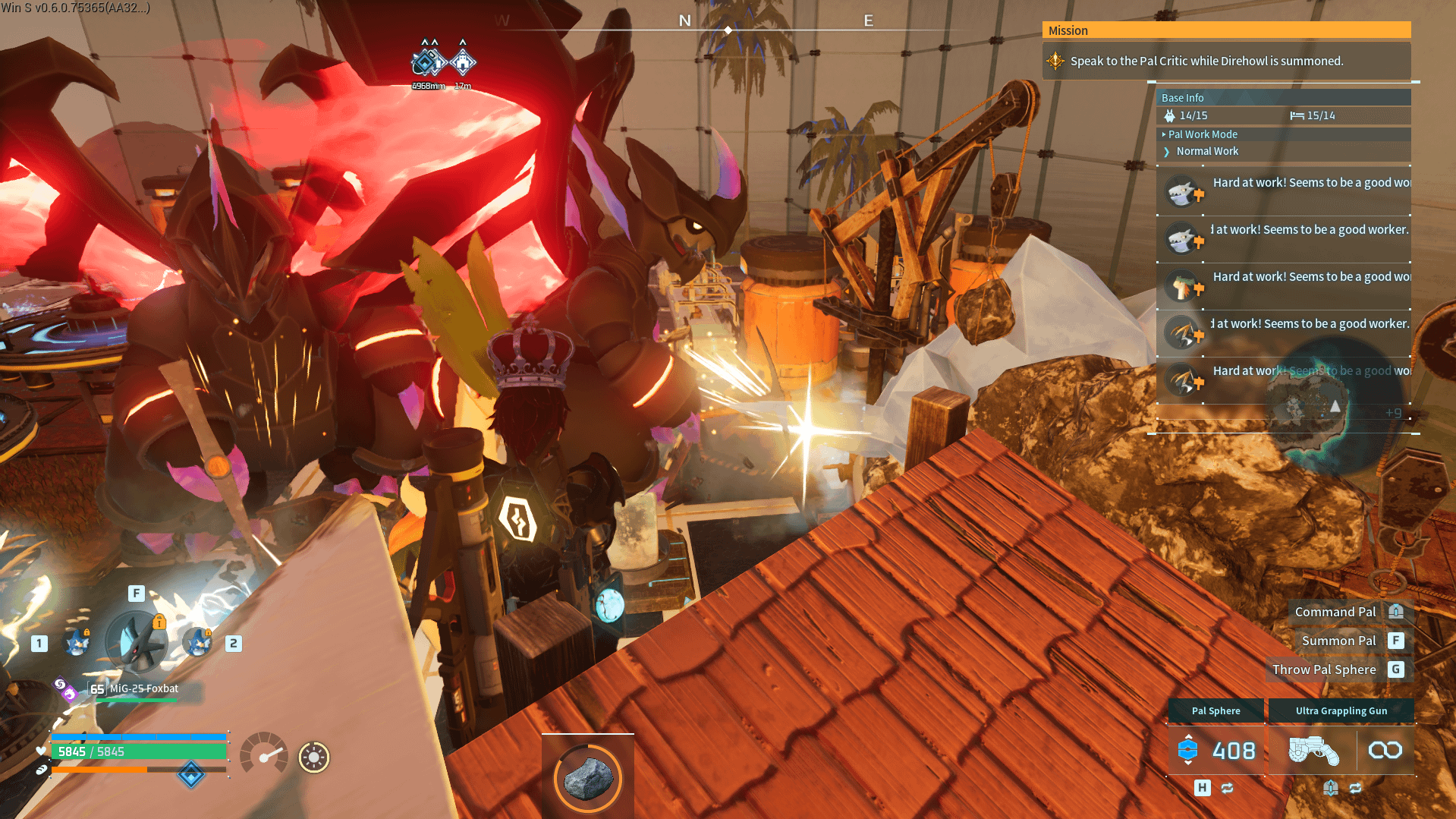Choose the Normal Work mode row

click(1206, 152)
